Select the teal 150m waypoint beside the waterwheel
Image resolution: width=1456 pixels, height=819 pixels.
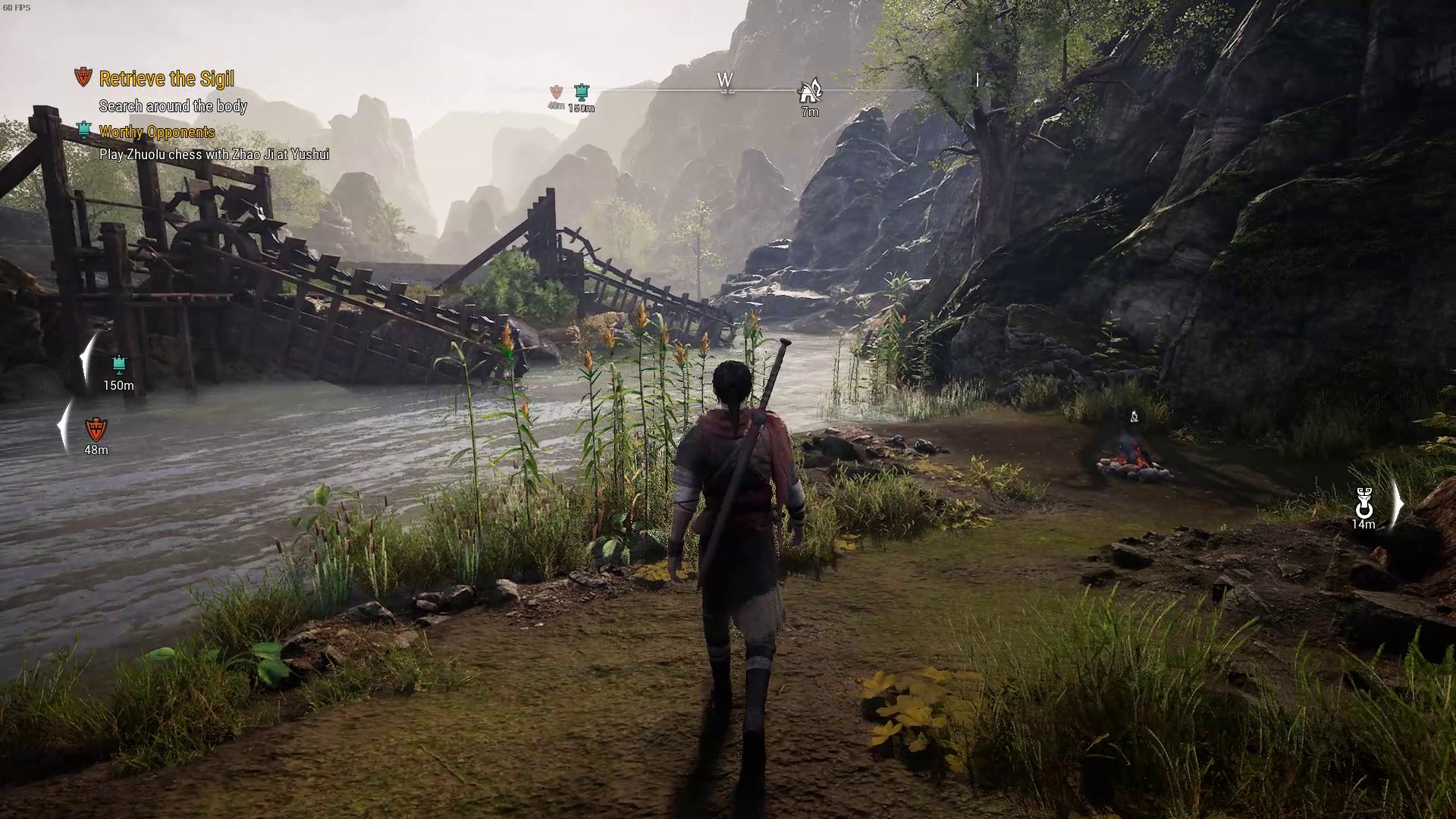tap(118, 365)
